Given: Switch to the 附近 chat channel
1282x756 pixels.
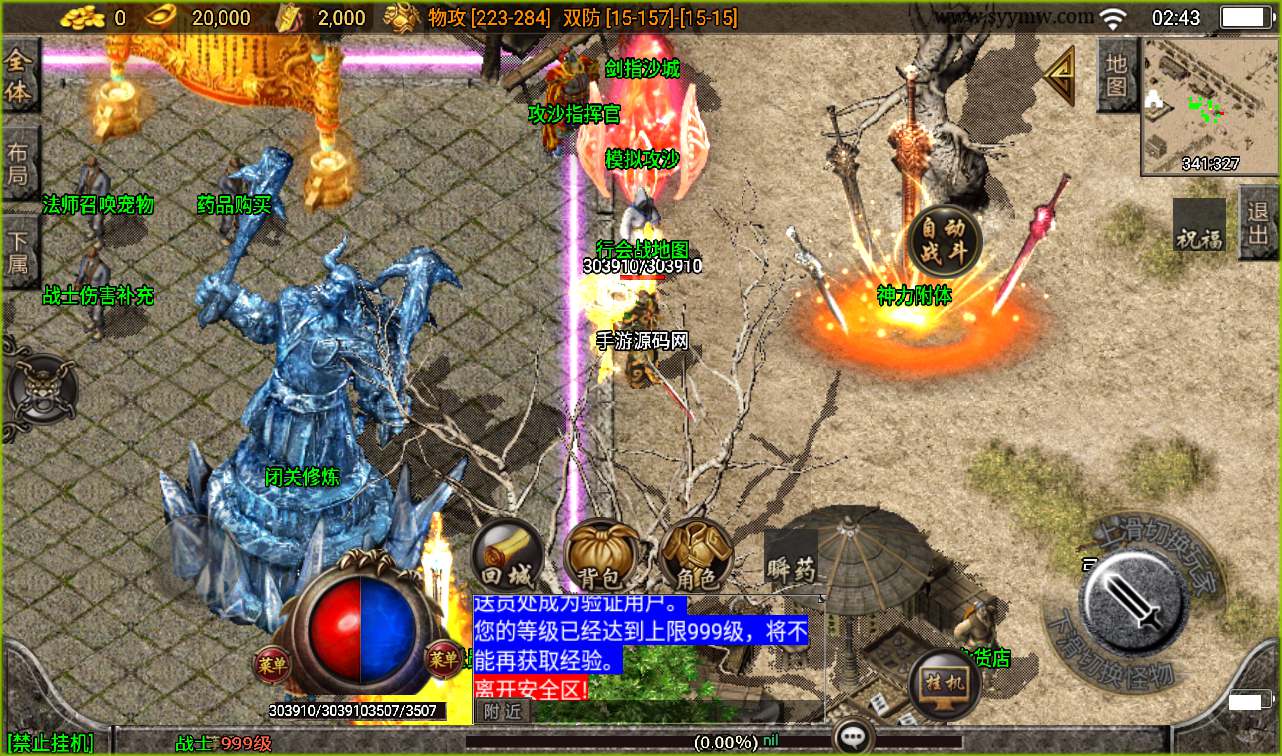Looking at the screenshot, I should [x=502, y=711].
